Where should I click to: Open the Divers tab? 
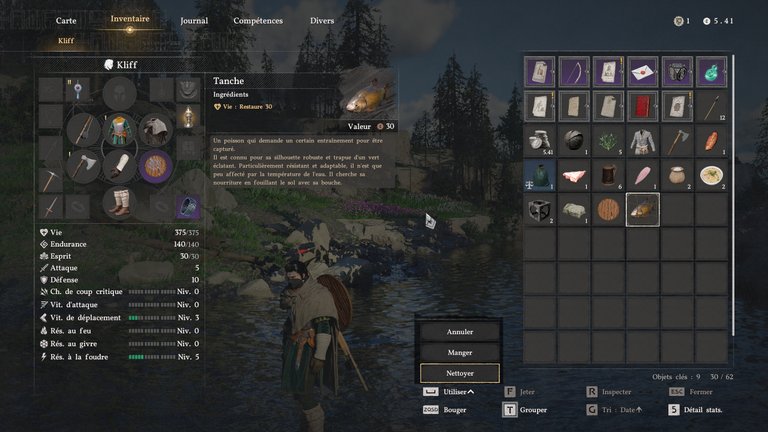322,20
